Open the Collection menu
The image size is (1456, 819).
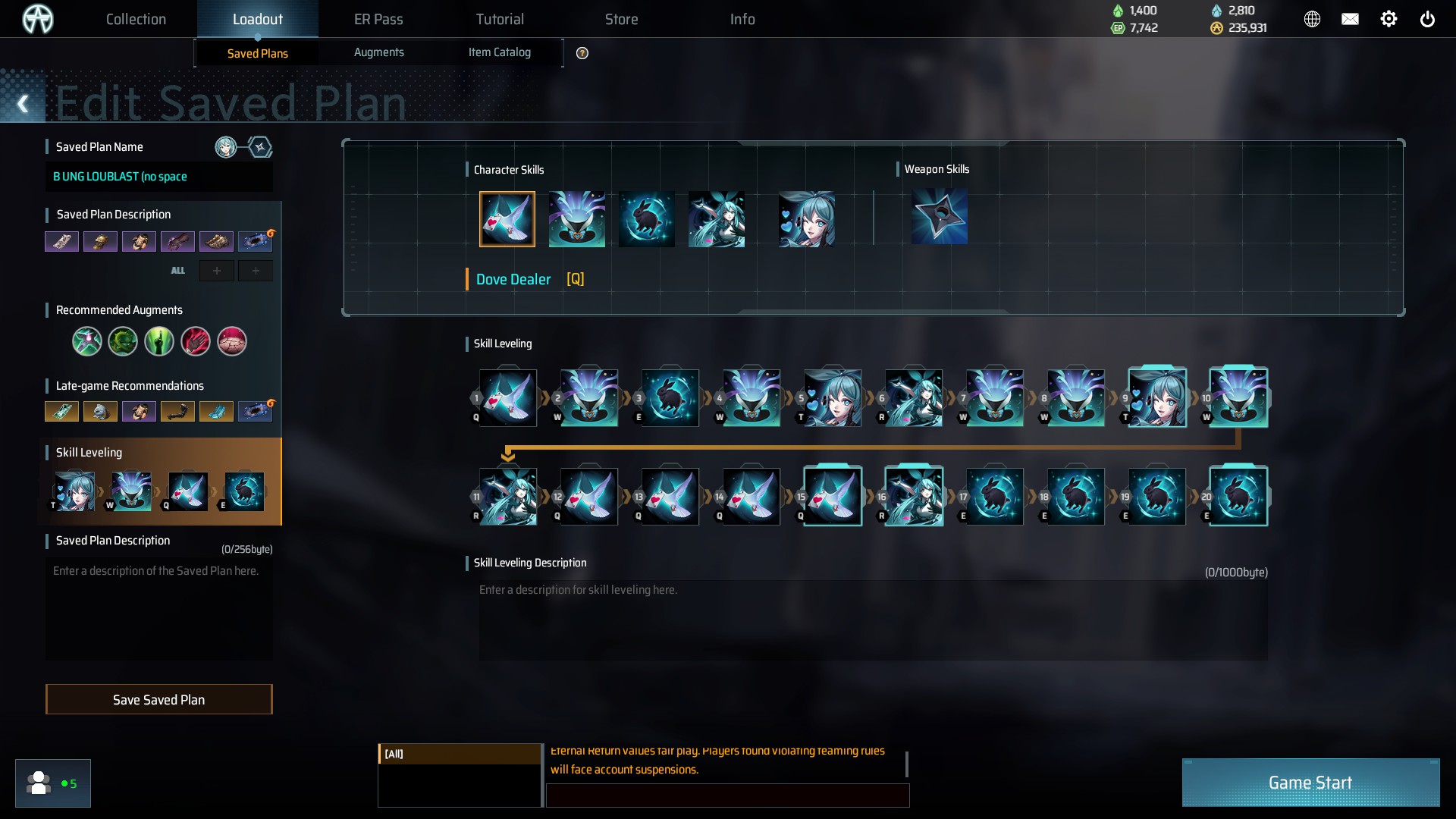tap(136, 19)
